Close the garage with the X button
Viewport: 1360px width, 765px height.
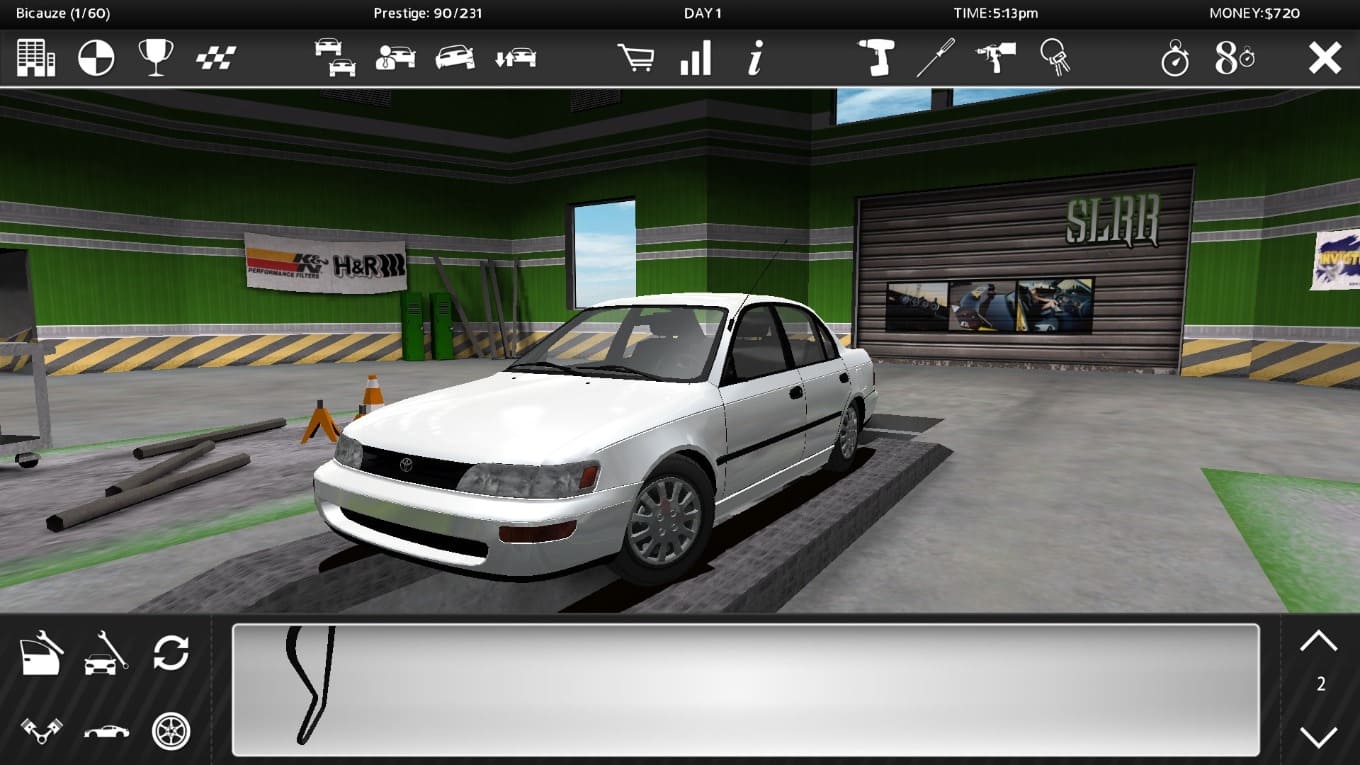coord(1325,58)
